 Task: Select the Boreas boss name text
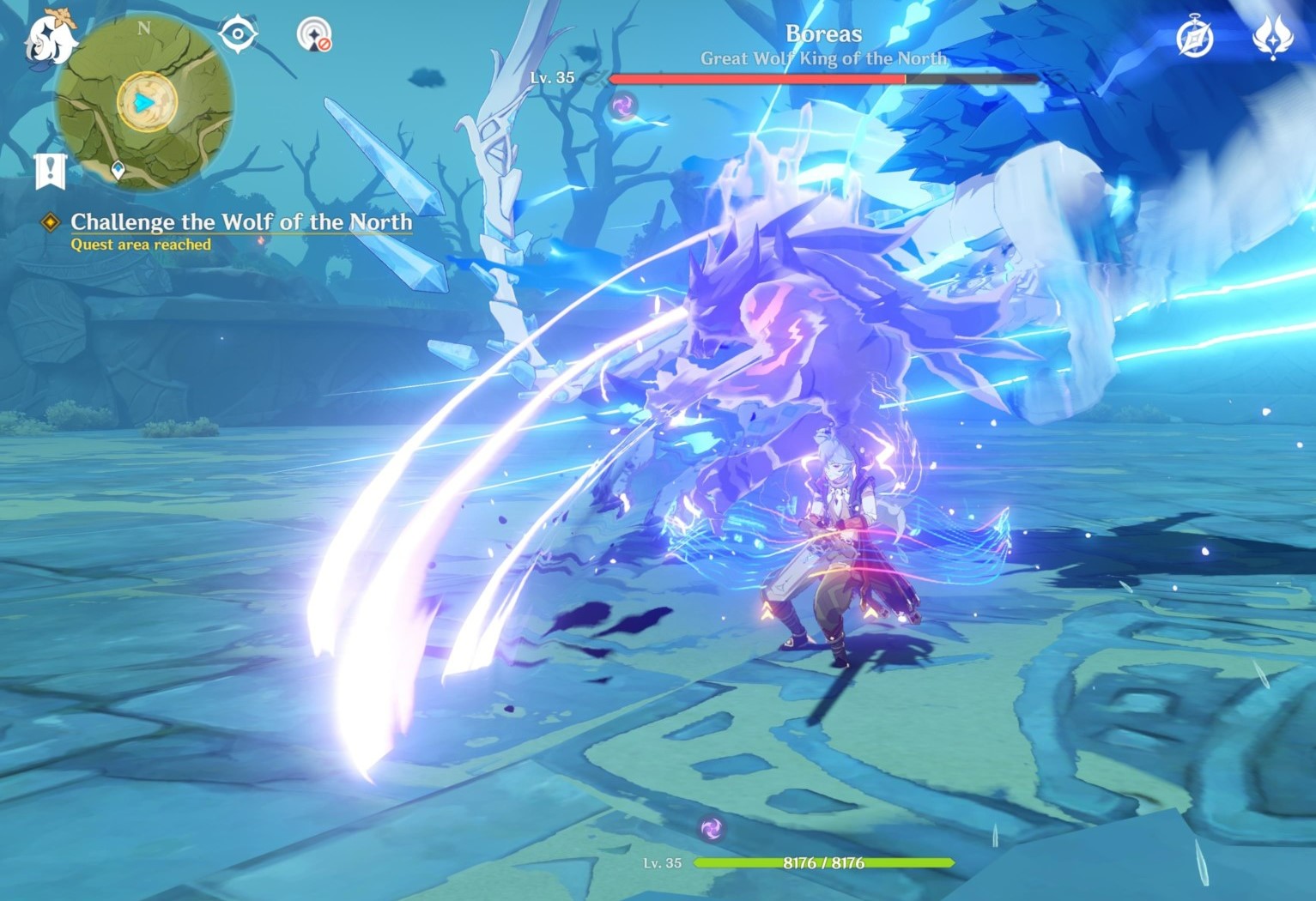tap(823, 33)
